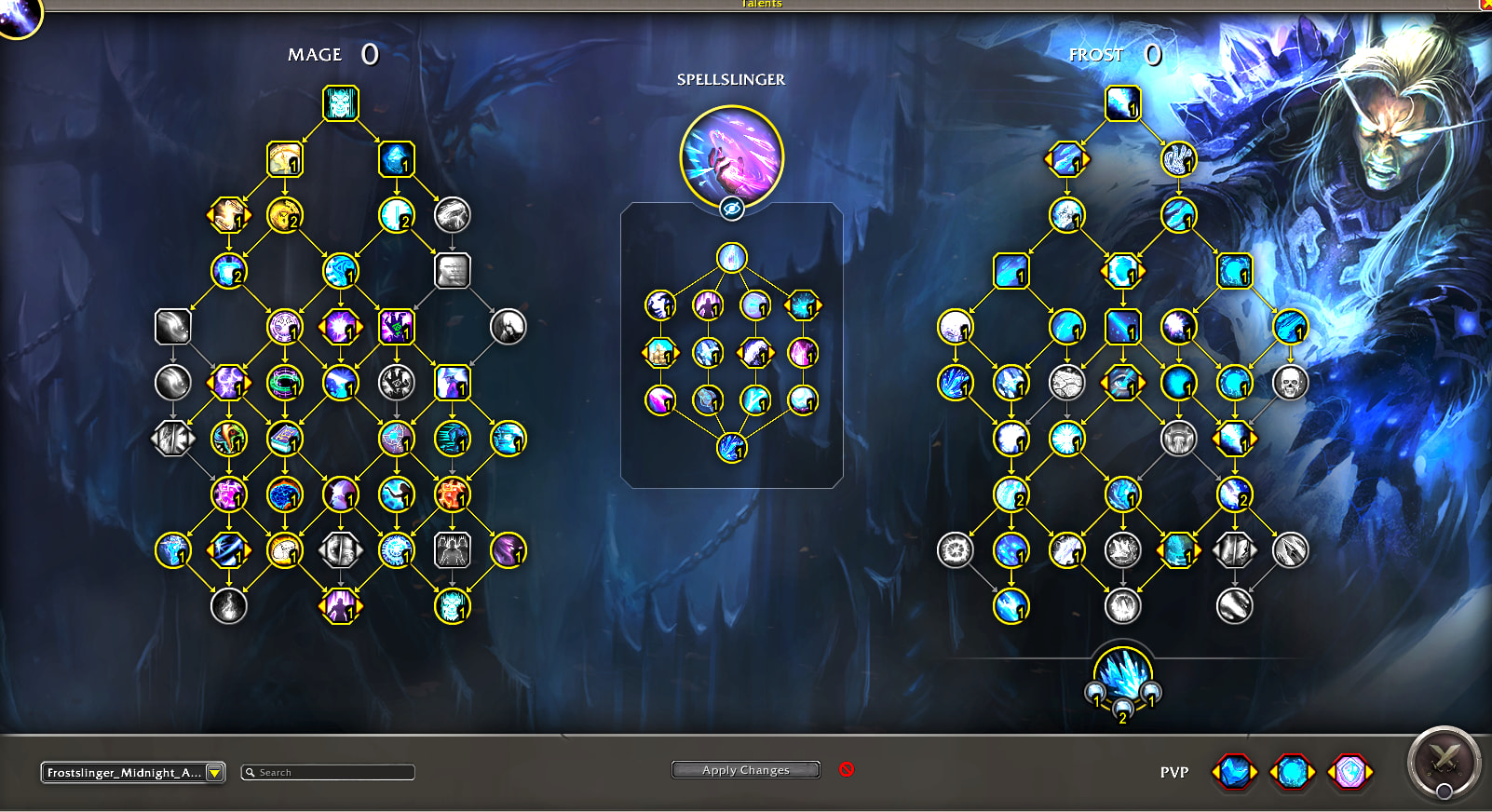The height and width of the screenshot is (812, 1492).
Task: Toggle the crossed swords War Mode button
Action: click(x=1444, y=763)
